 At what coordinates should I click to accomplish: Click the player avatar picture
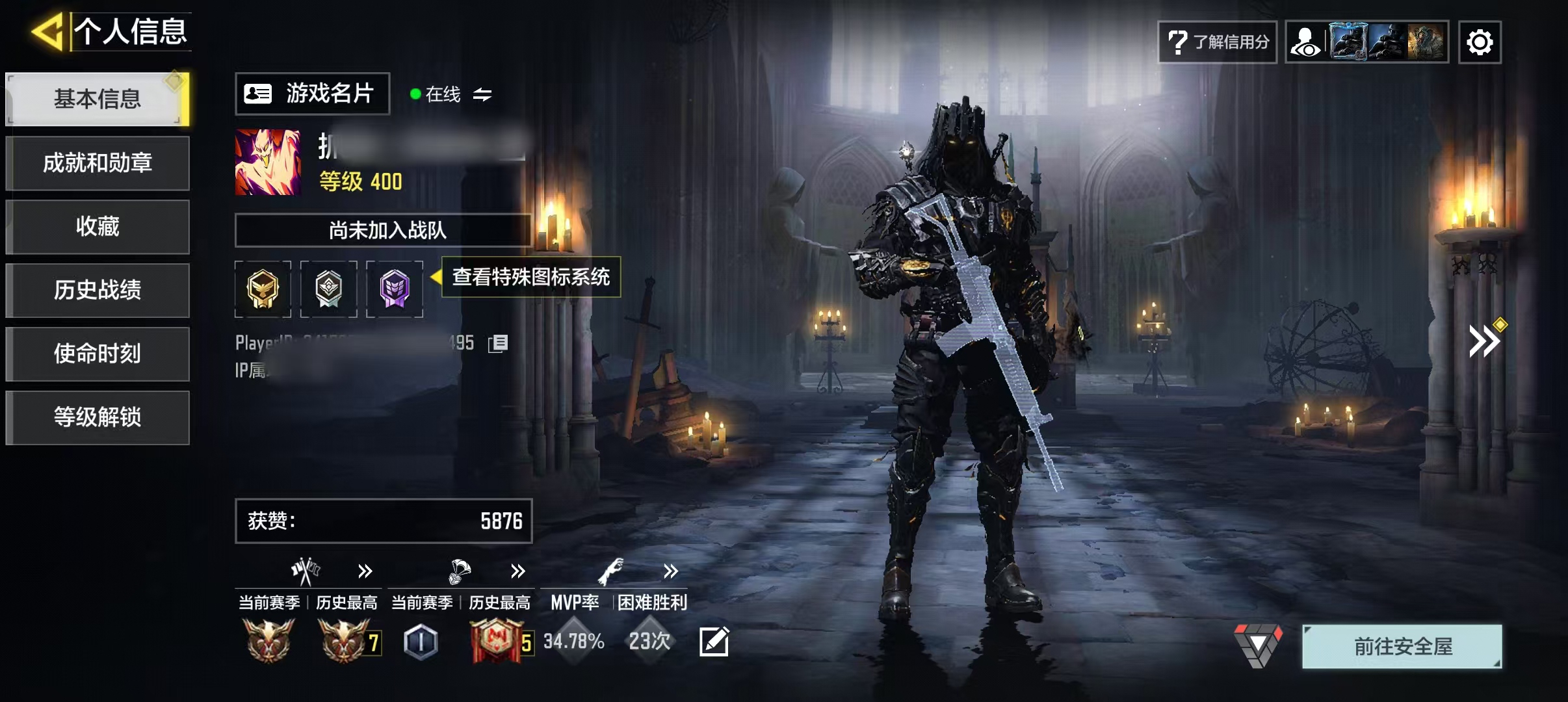coord(268,162)
